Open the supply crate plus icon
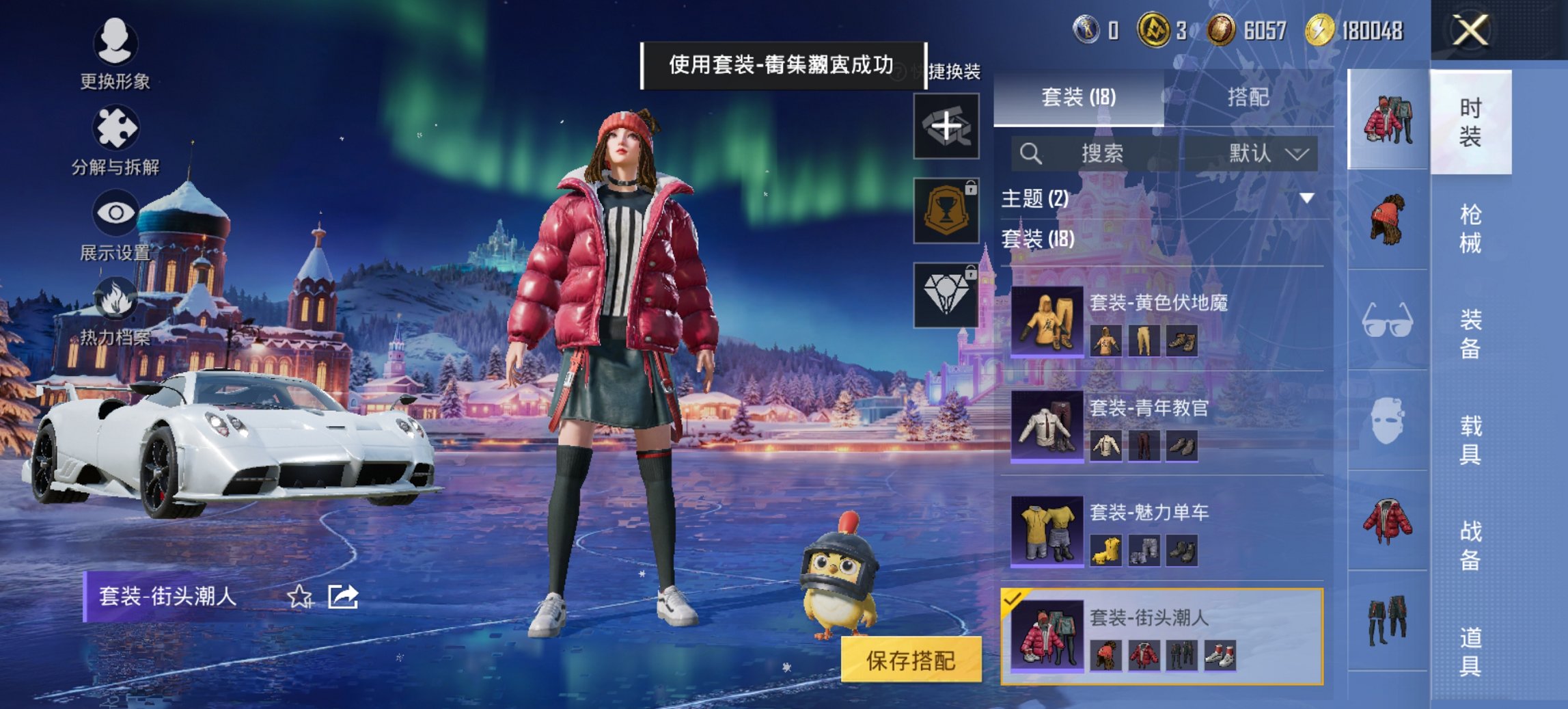This screenshot has width=1568, height=709. 946,125
